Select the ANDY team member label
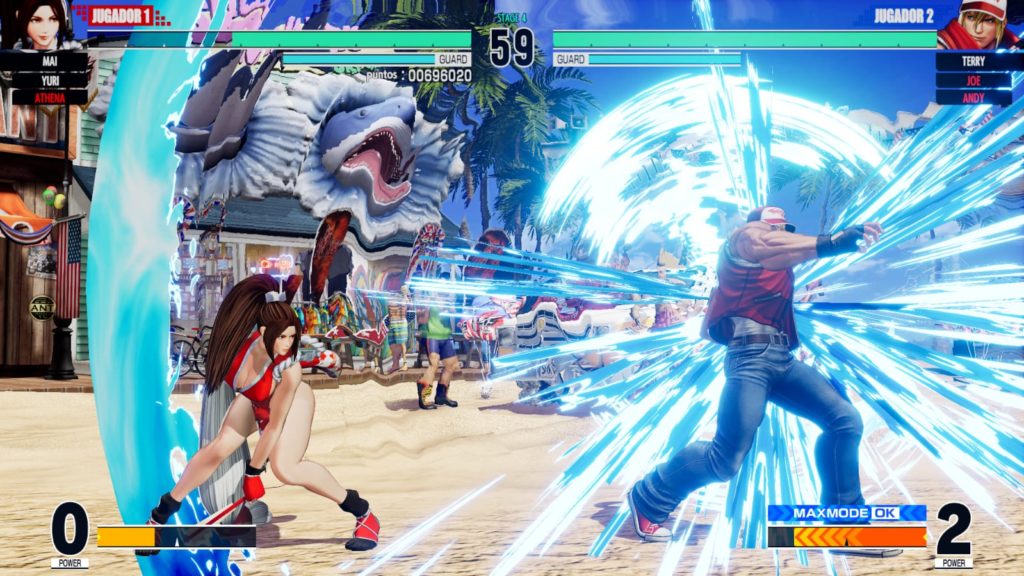 [x=973, y=97]
